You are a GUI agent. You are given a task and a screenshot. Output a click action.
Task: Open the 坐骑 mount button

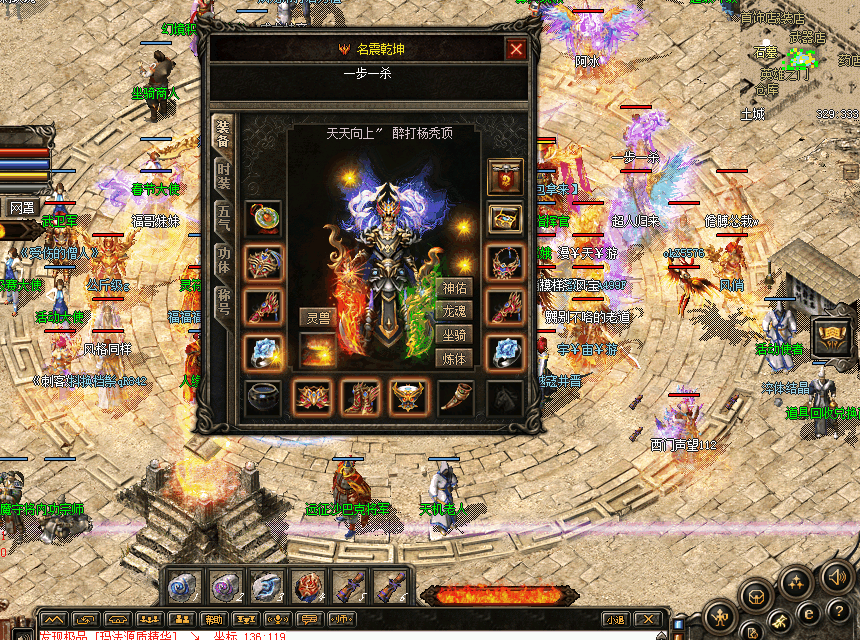454,335
